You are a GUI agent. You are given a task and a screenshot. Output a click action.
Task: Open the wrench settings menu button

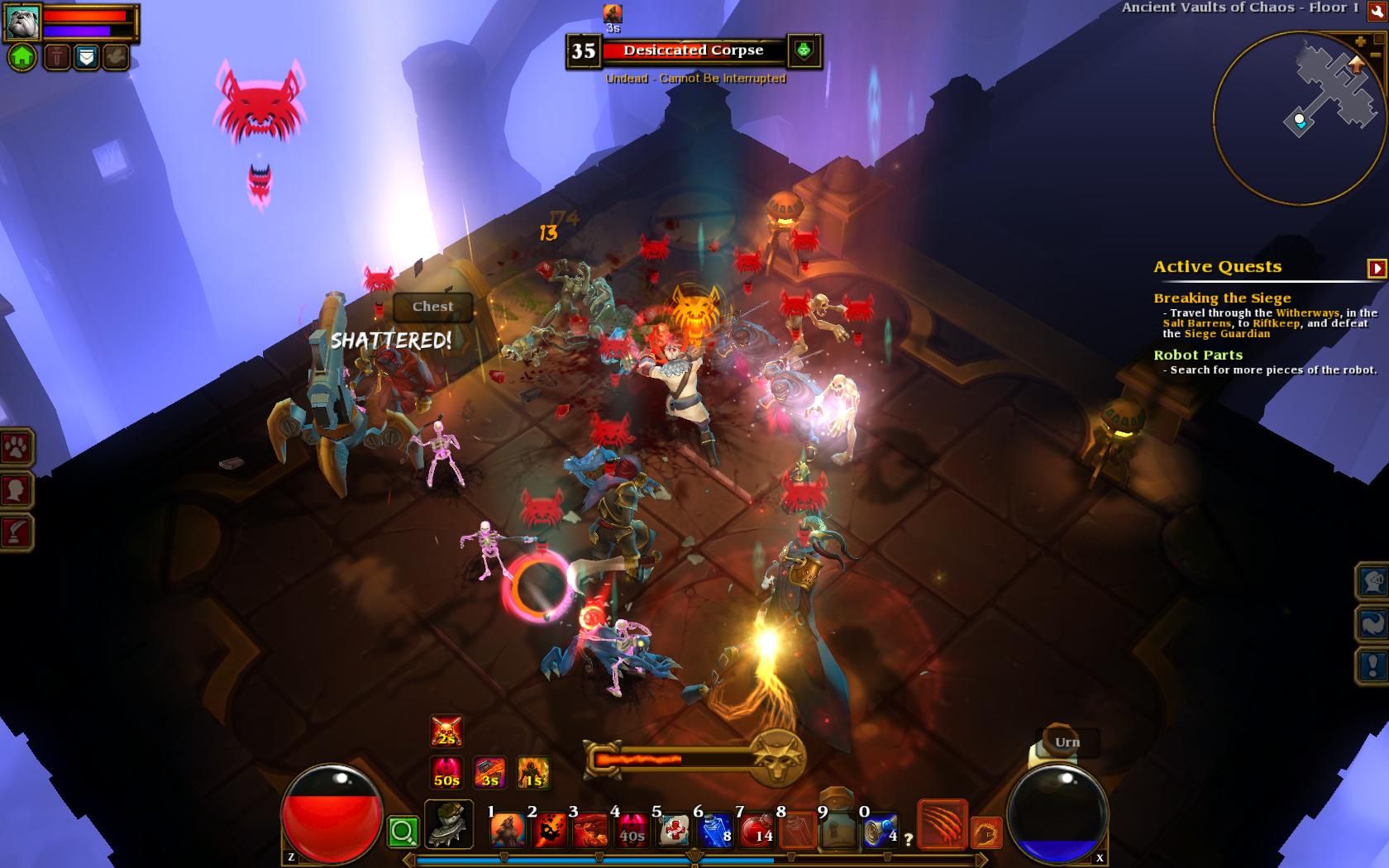tap(1377, 11)
